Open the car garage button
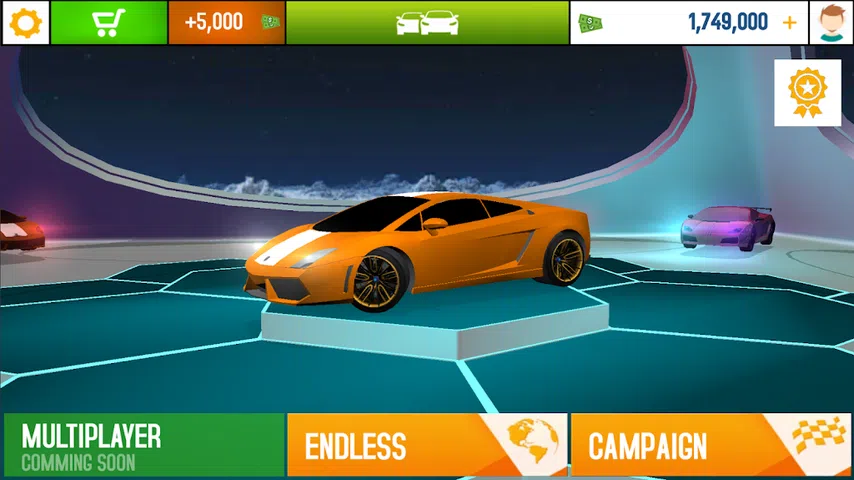854x480 pixels. [x=427, y=22]
